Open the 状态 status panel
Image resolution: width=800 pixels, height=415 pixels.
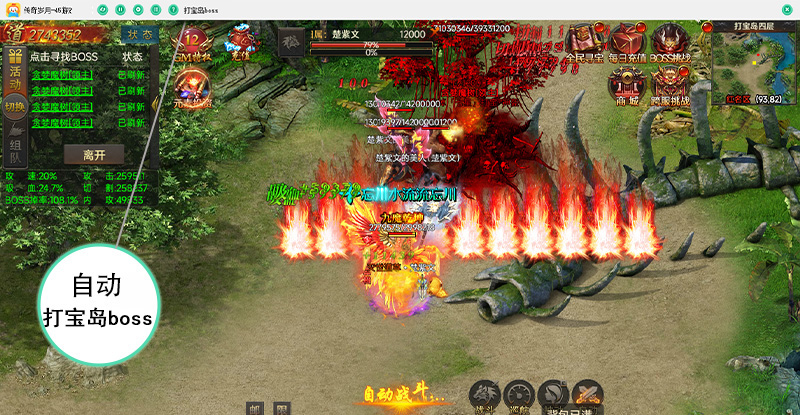point(139,33)
